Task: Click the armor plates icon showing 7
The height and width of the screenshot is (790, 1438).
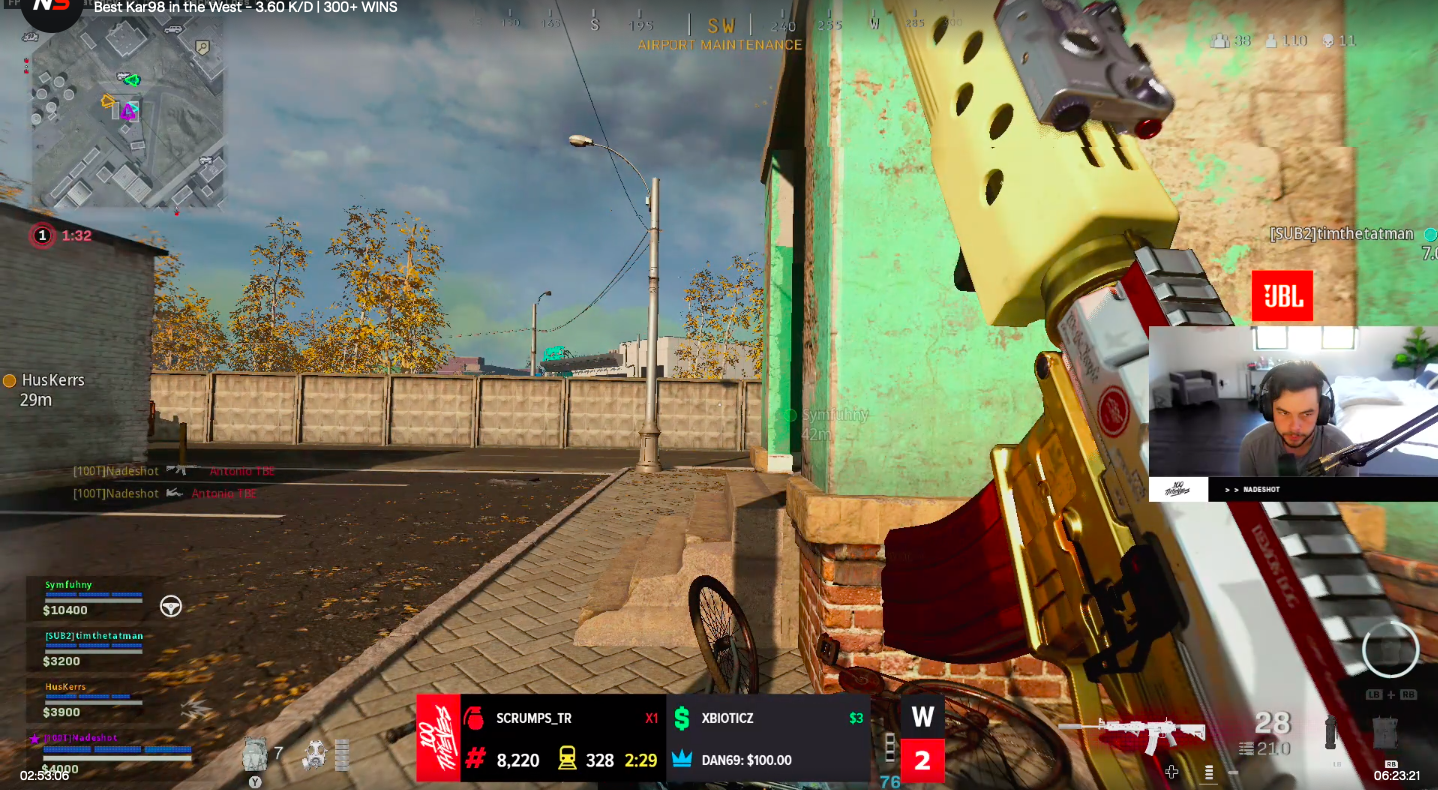Action: tap(256, 753)
